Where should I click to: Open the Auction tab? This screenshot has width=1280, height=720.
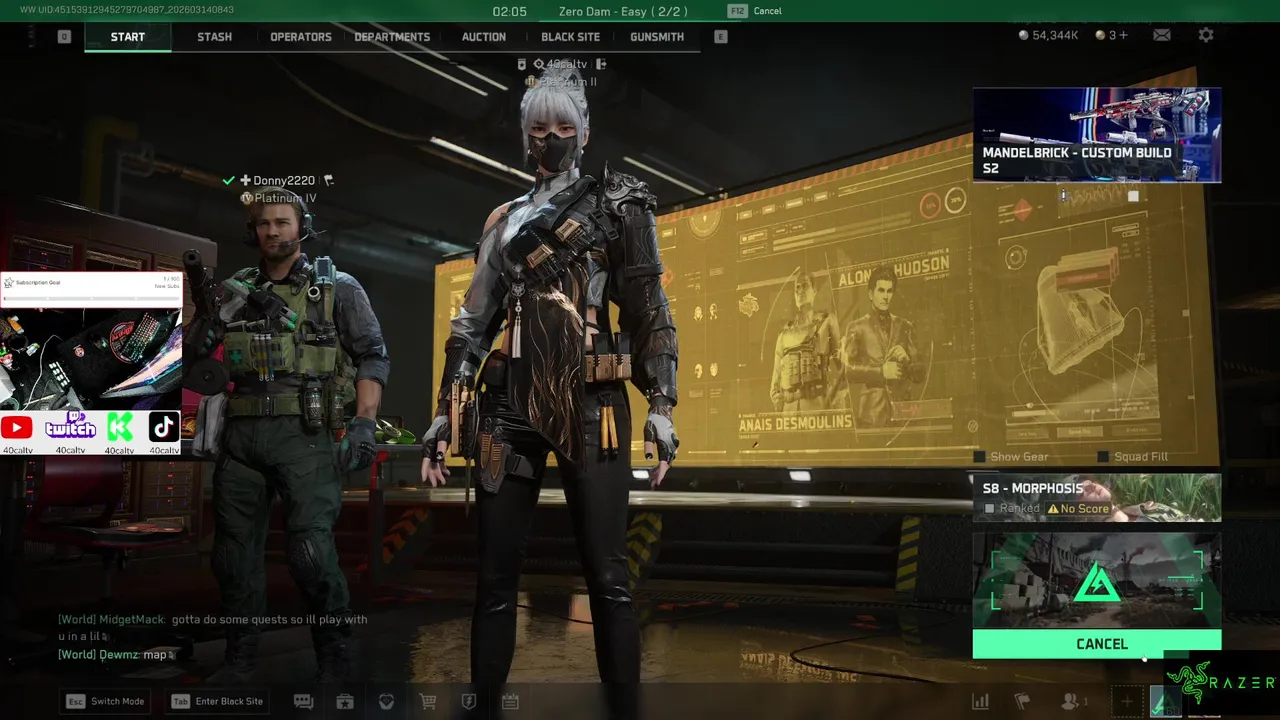483,37
